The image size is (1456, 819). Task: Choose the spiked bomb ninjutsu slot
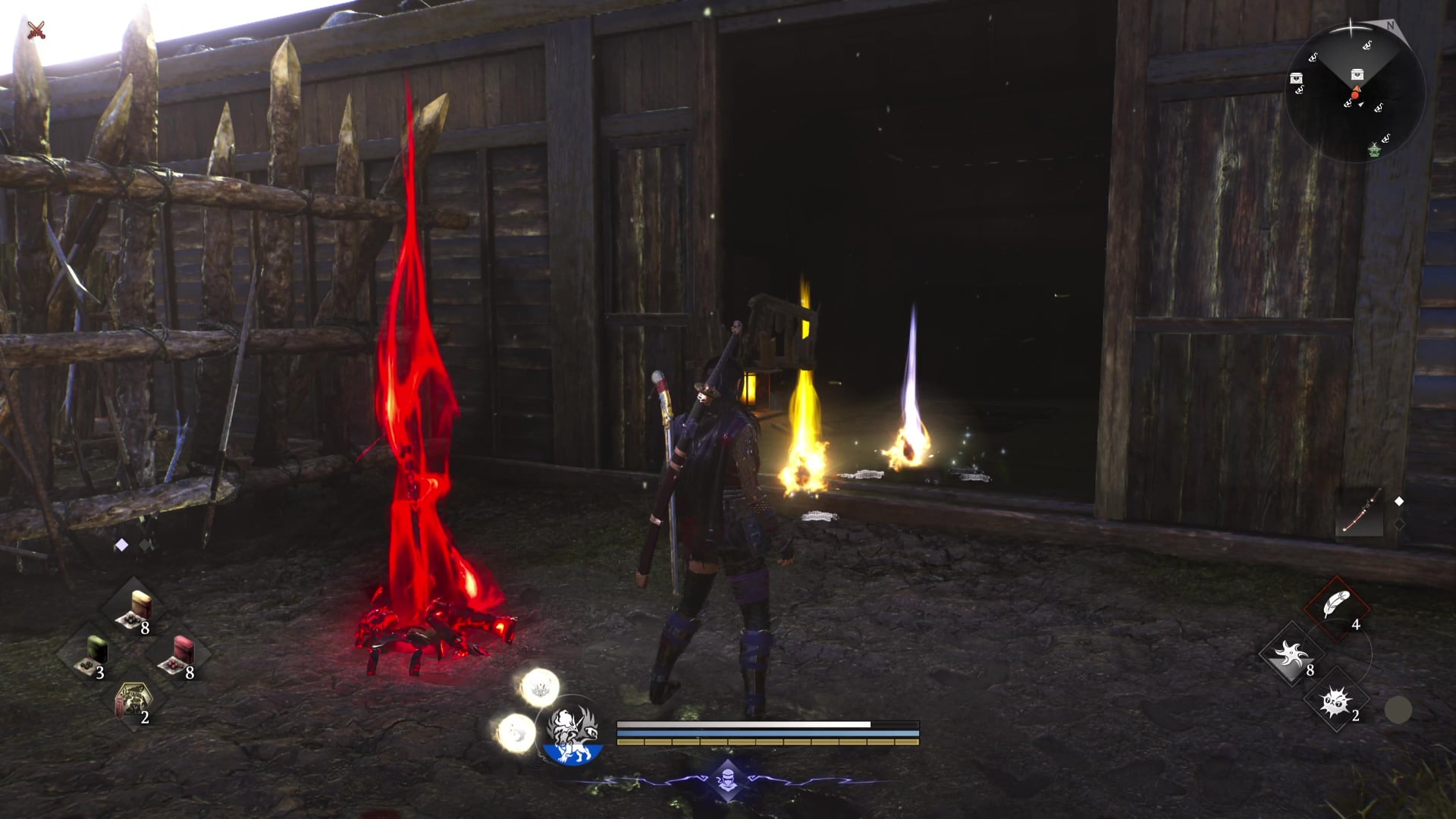click(x=1336, y=701)
